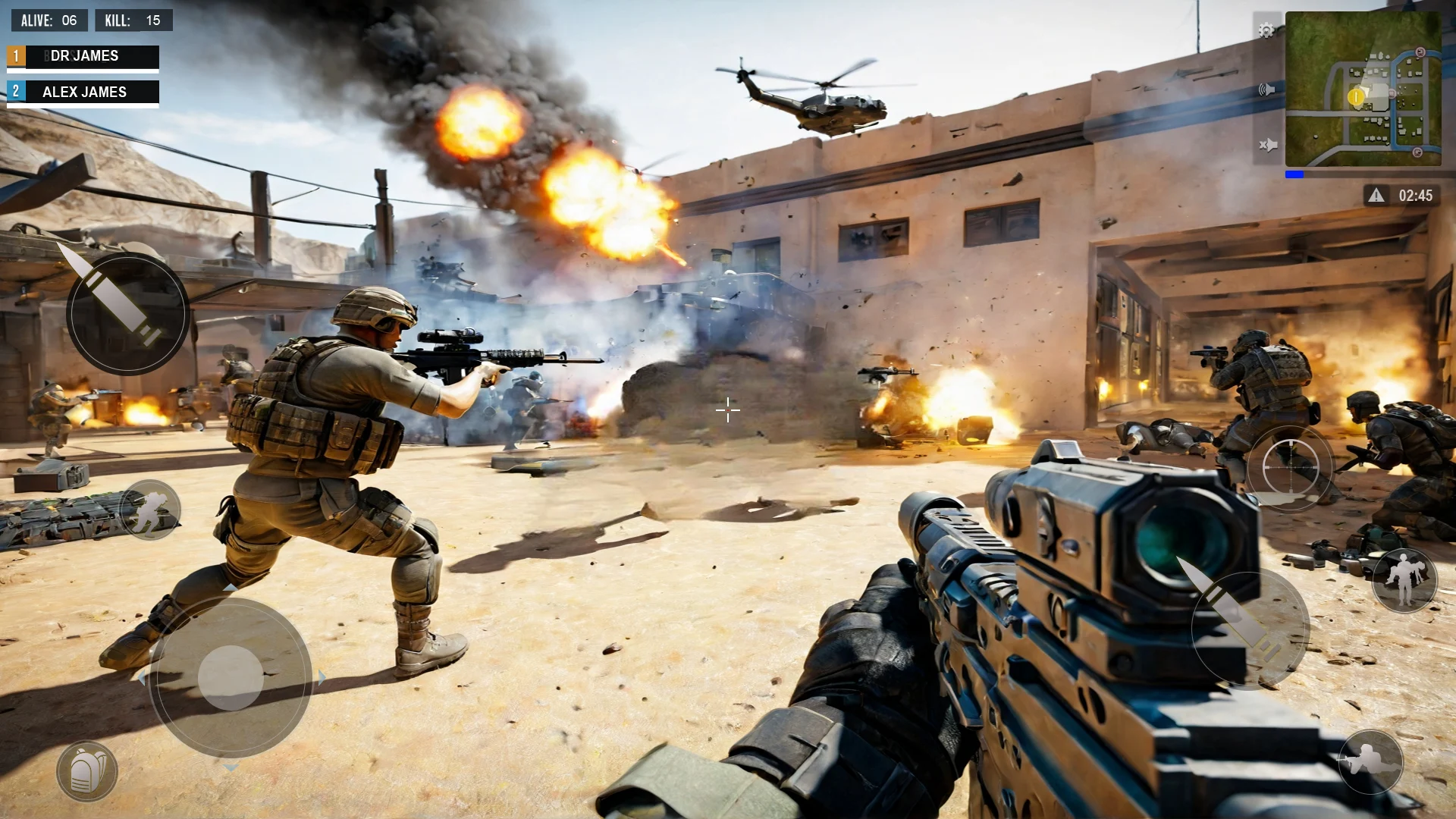Toggle prone with the lying soldier icon
The width and height of the screenshot is (1456, 819).
pos(1370,761)
